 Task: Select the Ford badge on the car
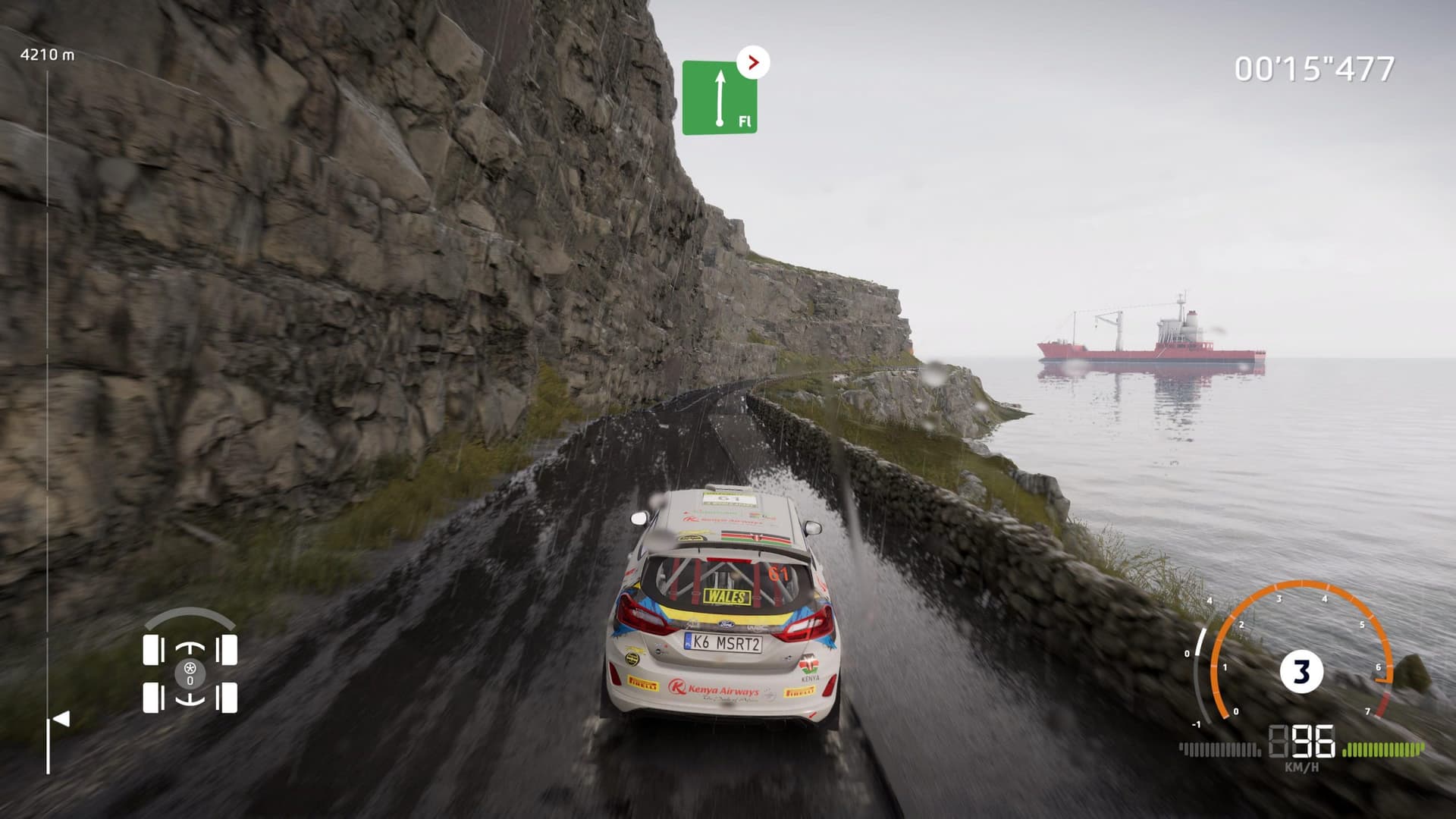pos(725,624)
